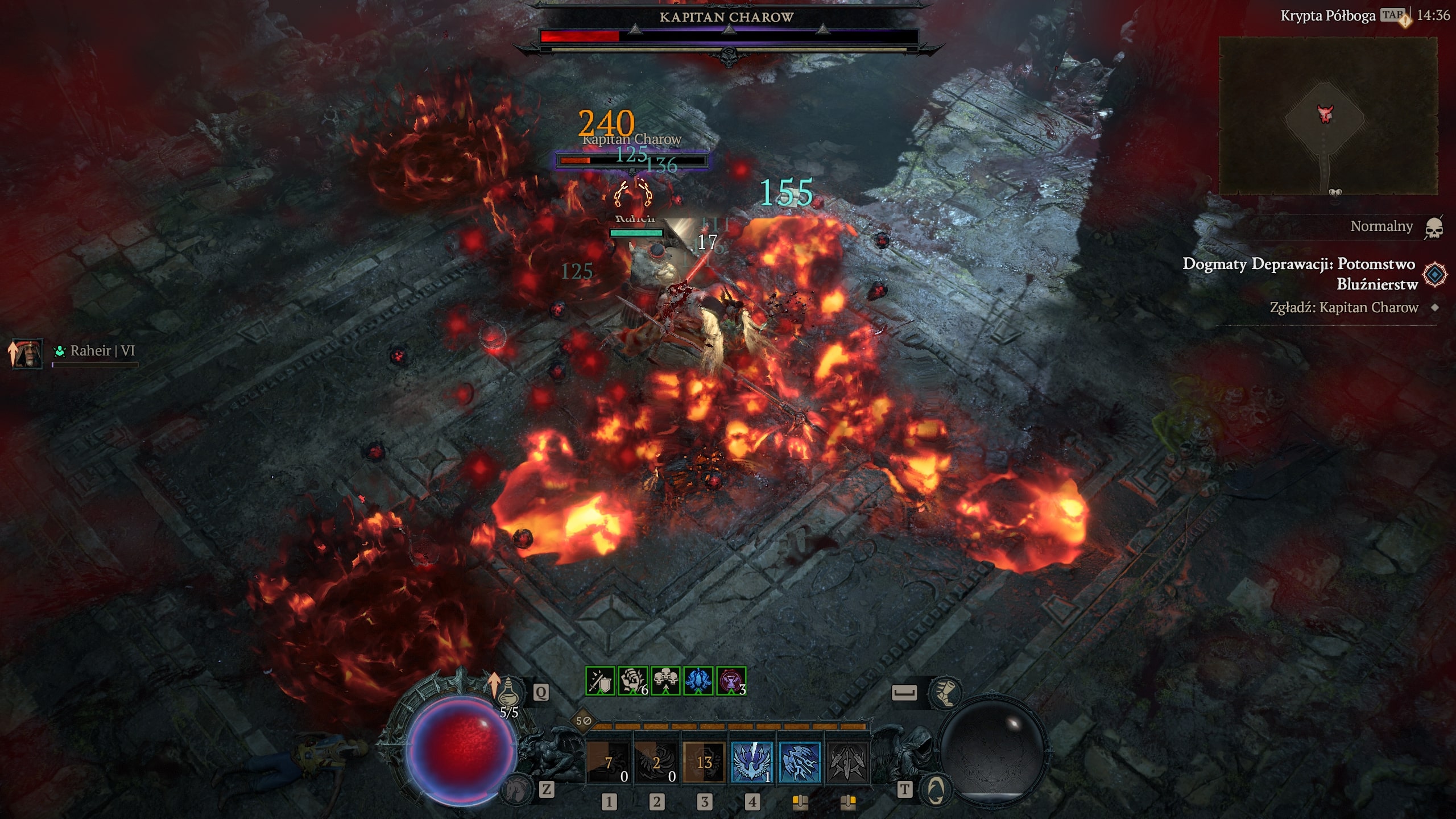This screenshot has width=1456, height=819.
Task: Inspect the sword and shield buff icon
Action: point(600,681)
